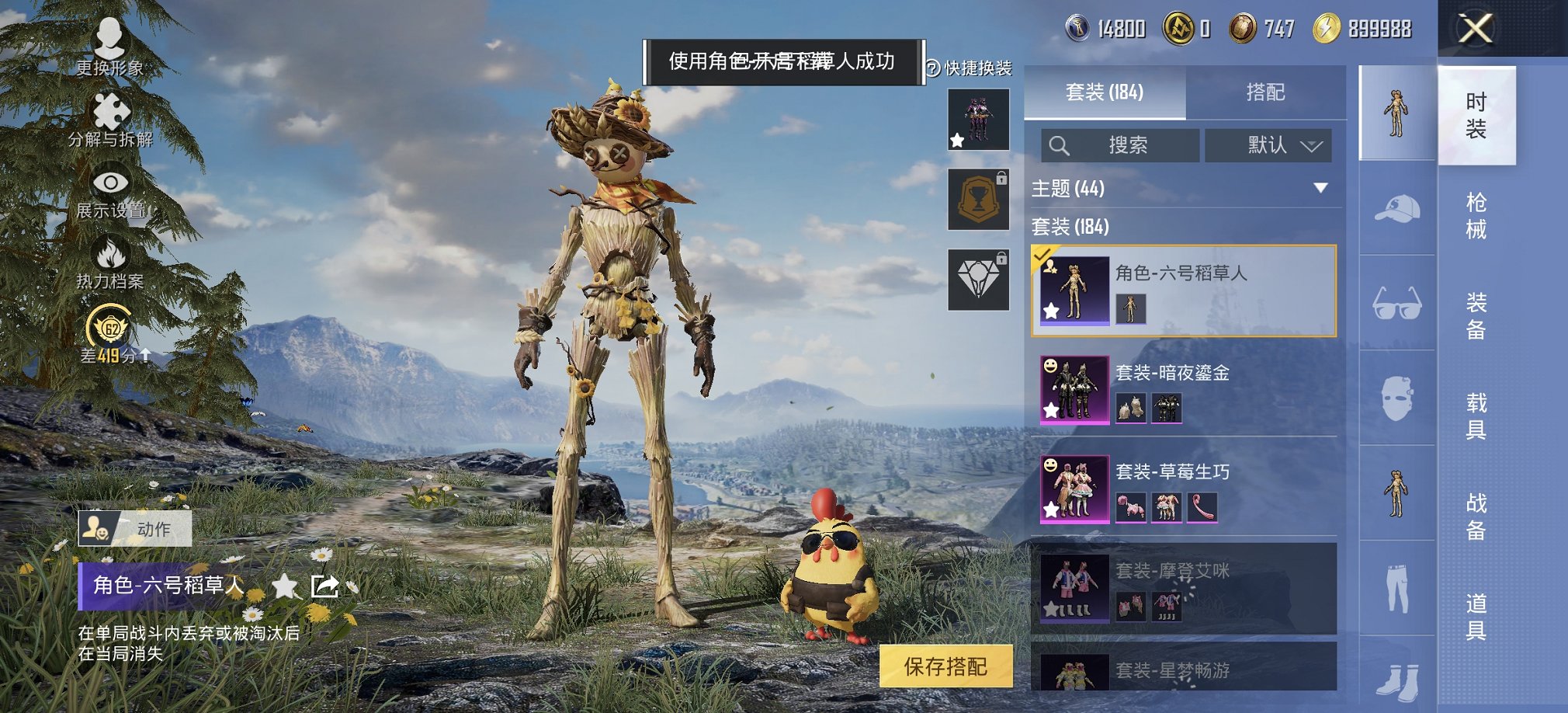
Task: Open 展示设置 display settings
Action: 109,193
